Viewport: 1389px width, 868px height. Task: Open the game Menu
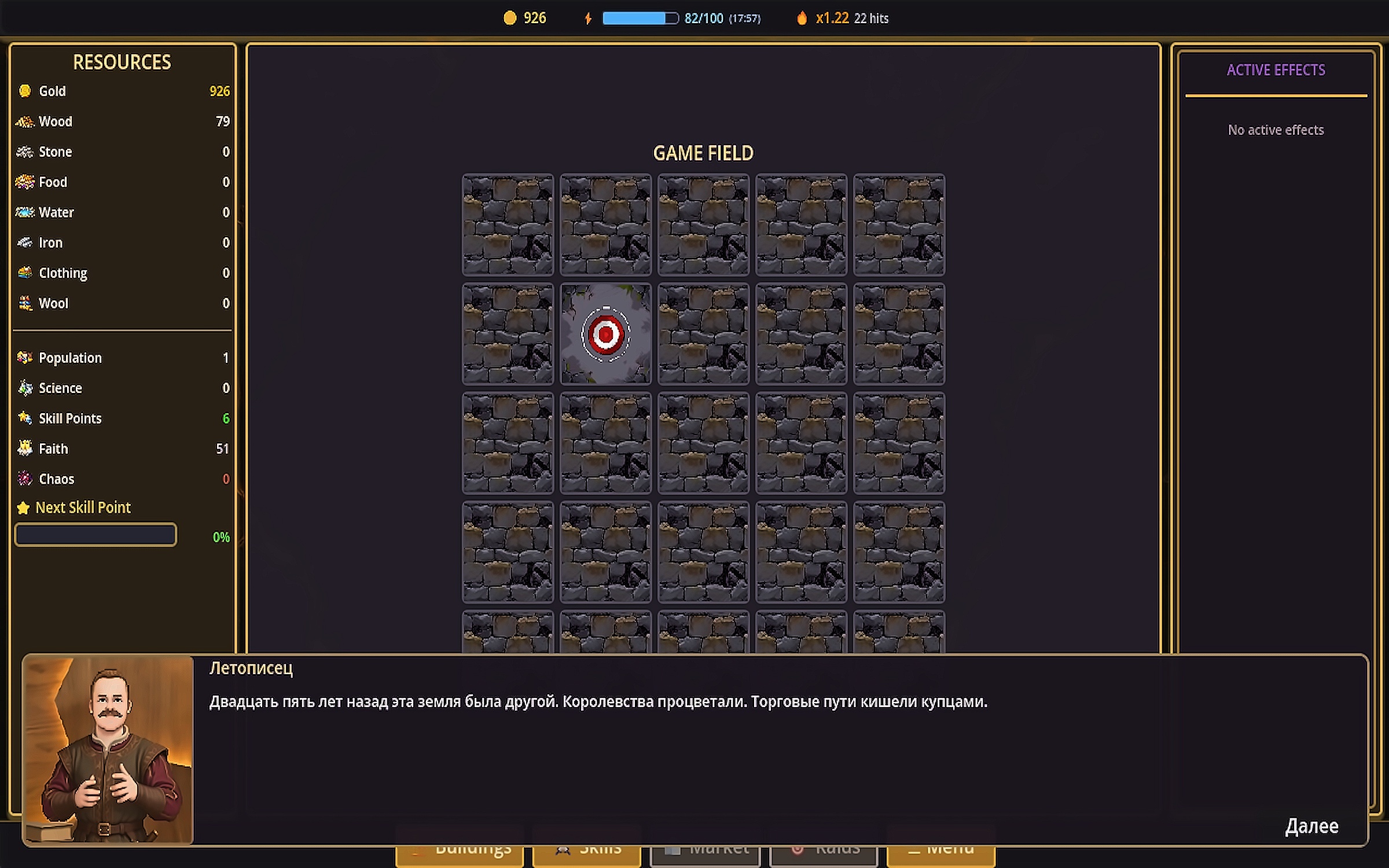click(x=940, y=857)
